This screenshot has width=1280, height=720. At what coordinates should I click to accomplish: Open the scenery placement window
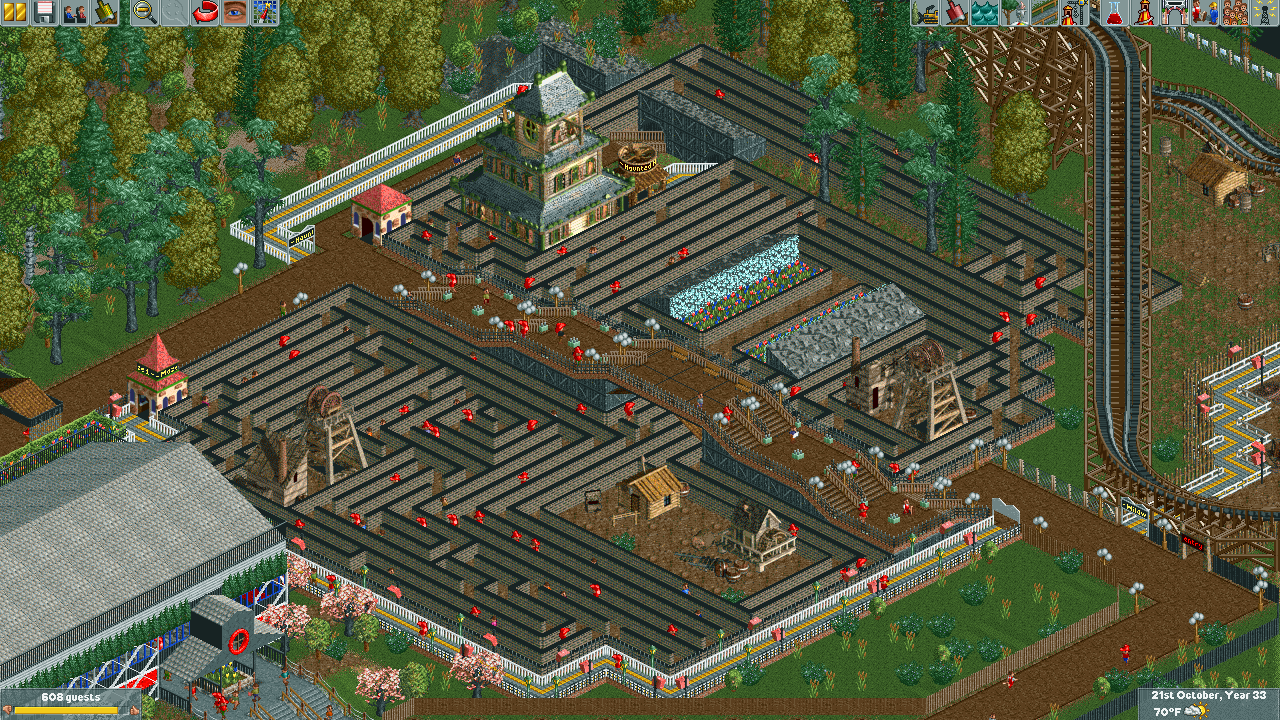1015,12
